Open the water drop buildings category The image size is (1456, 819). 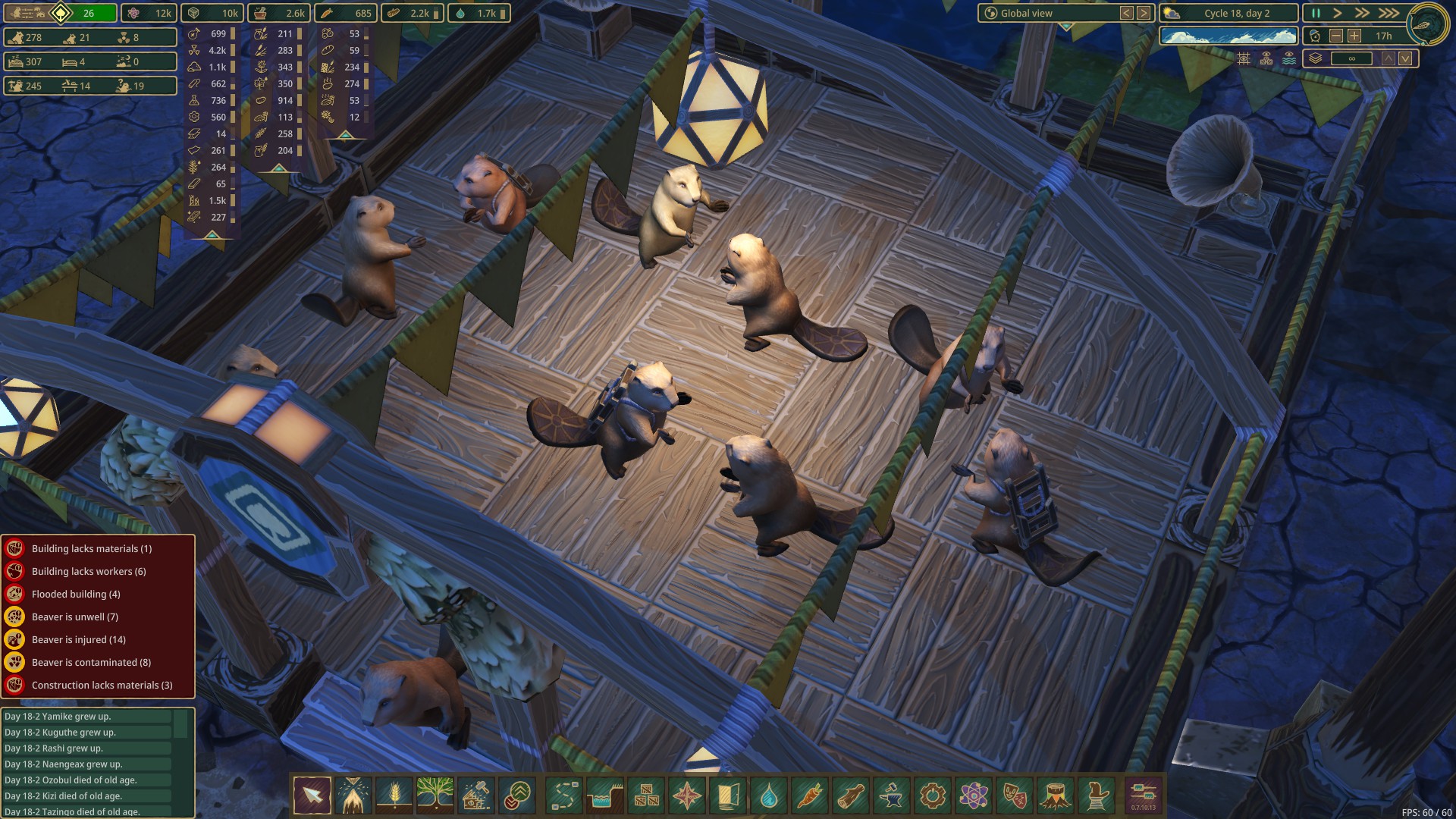[x=768, y=795]
